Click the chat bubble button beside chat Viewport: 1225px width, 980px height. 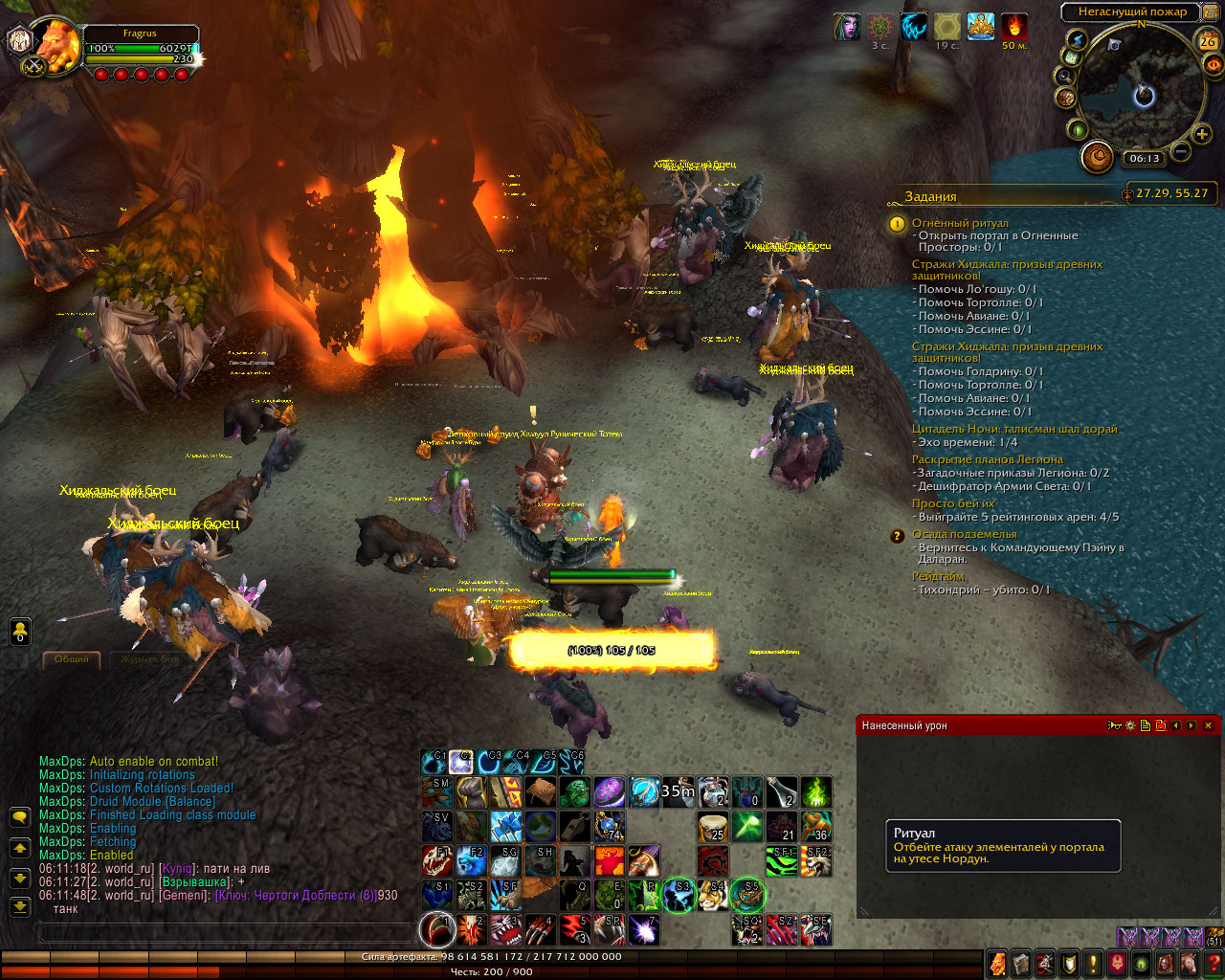click(19, 817)
